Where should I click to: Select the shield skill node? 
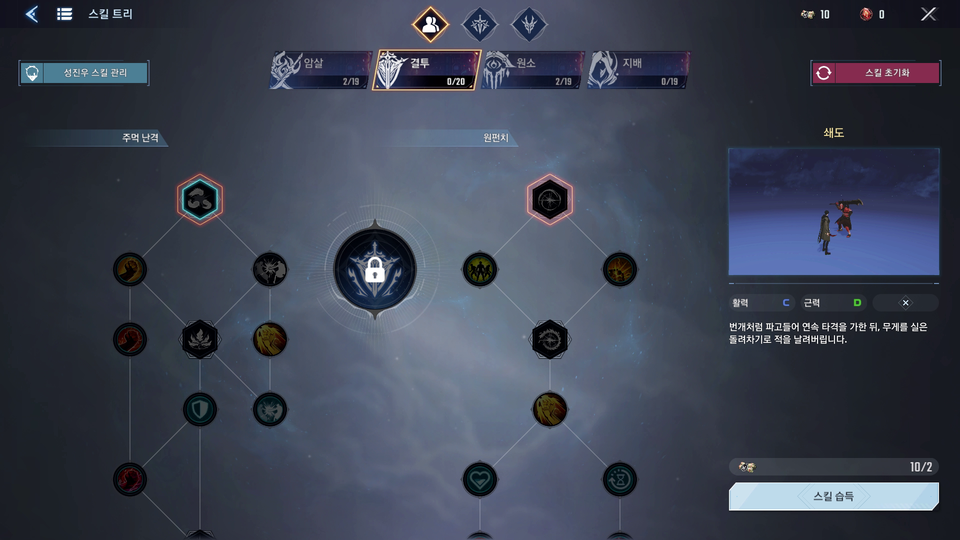click(200, 408)
